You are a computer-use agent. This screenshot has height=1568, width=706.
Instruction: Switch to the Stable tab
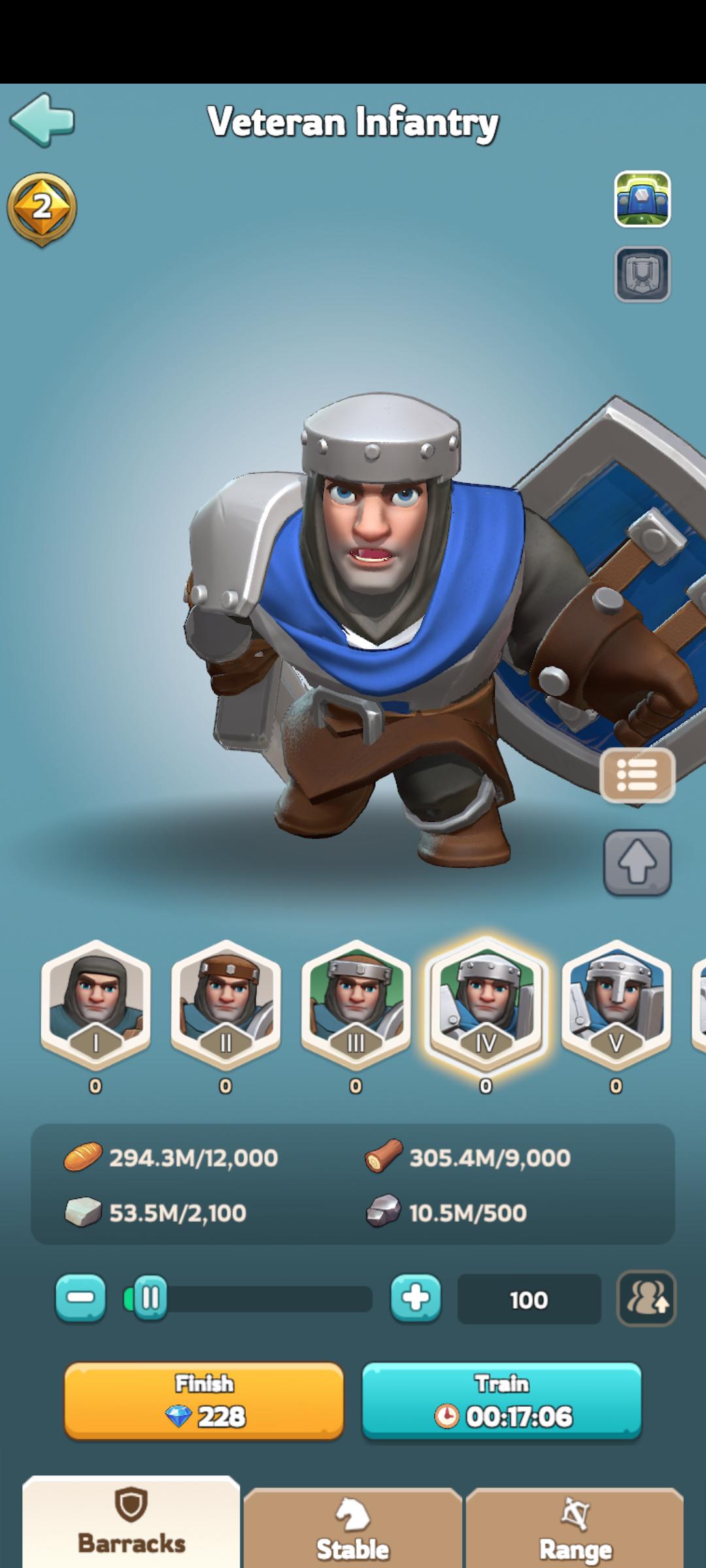tap(353, 1532)
